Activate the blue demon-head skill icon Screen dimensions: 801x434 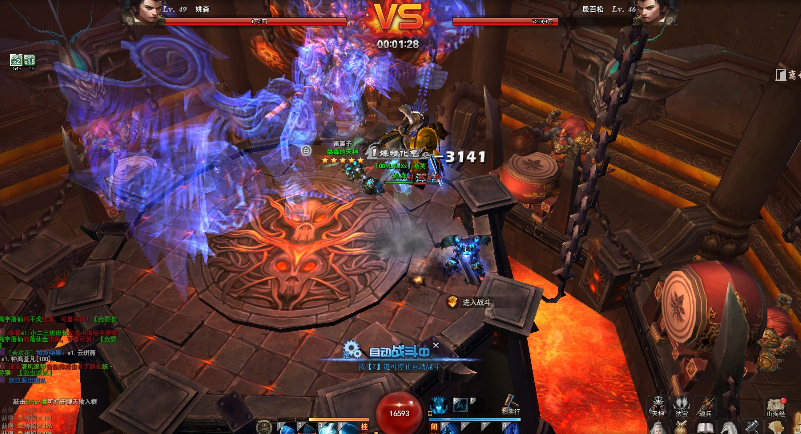439,405
